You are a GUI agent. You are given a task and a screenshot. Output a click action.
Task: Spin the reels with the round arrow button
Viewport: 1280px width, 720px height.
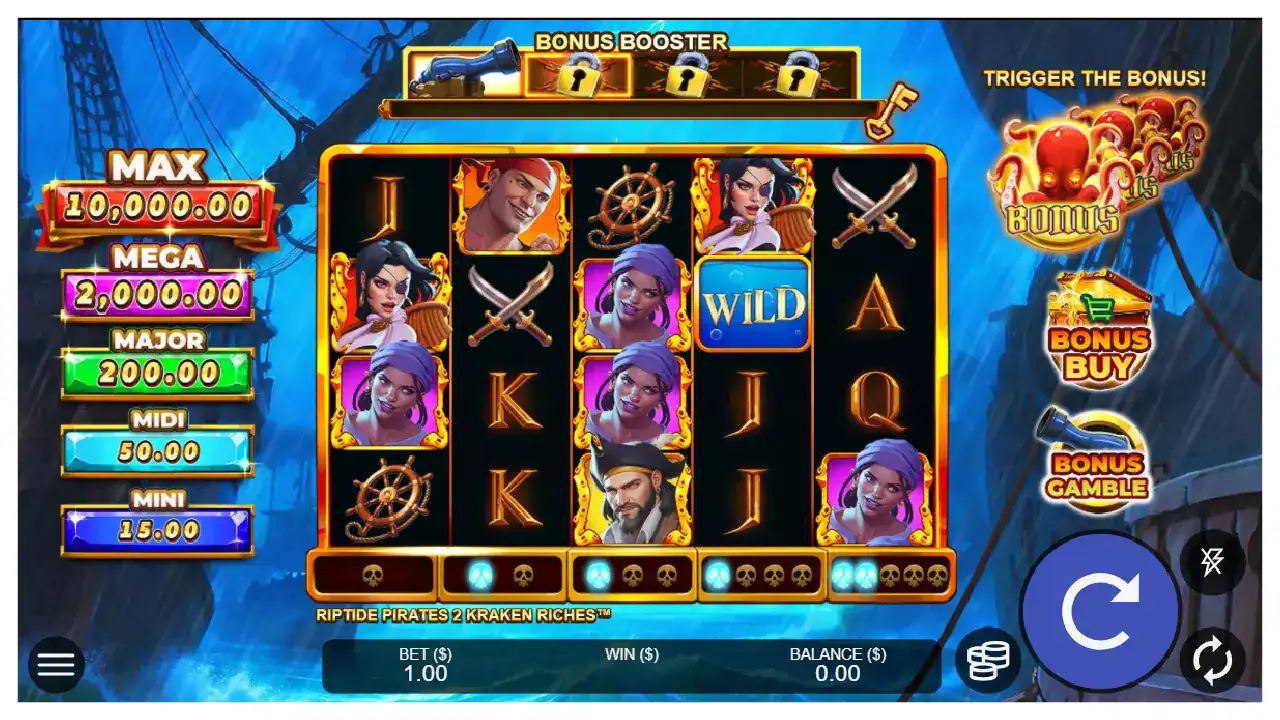(1100, 610)
